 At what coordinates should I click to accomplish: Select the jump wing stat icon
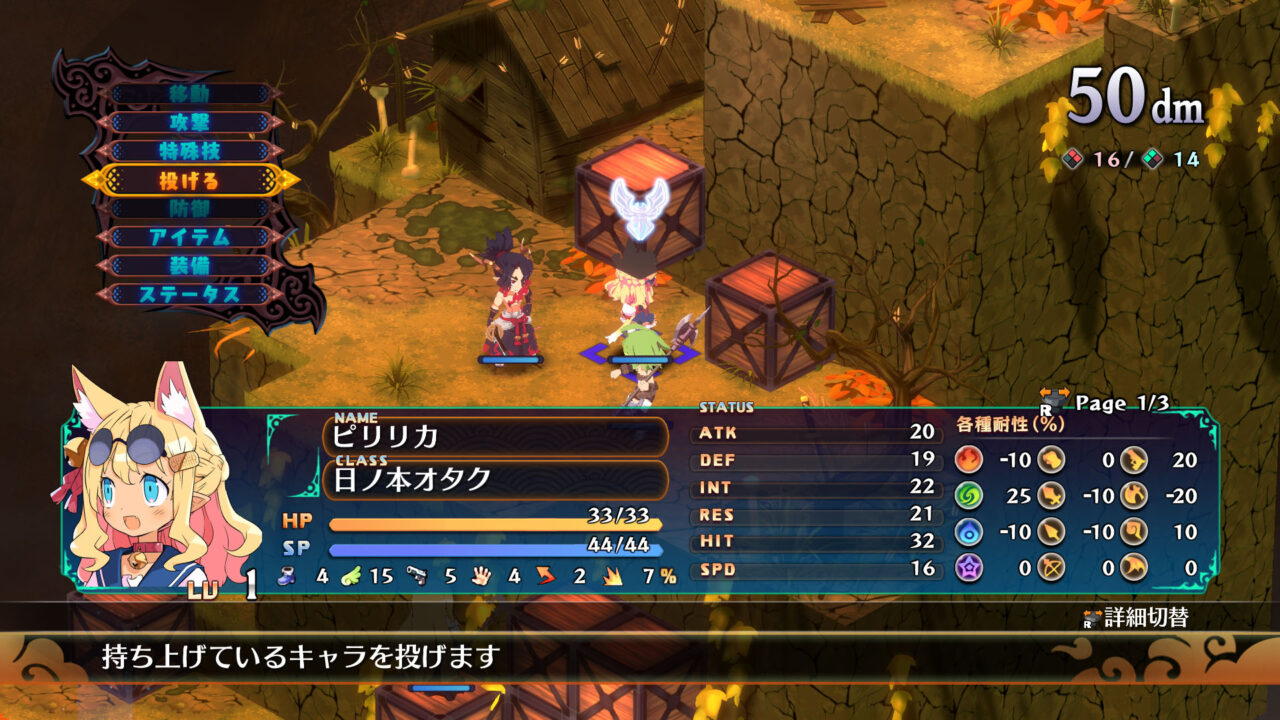click(351, 577)
